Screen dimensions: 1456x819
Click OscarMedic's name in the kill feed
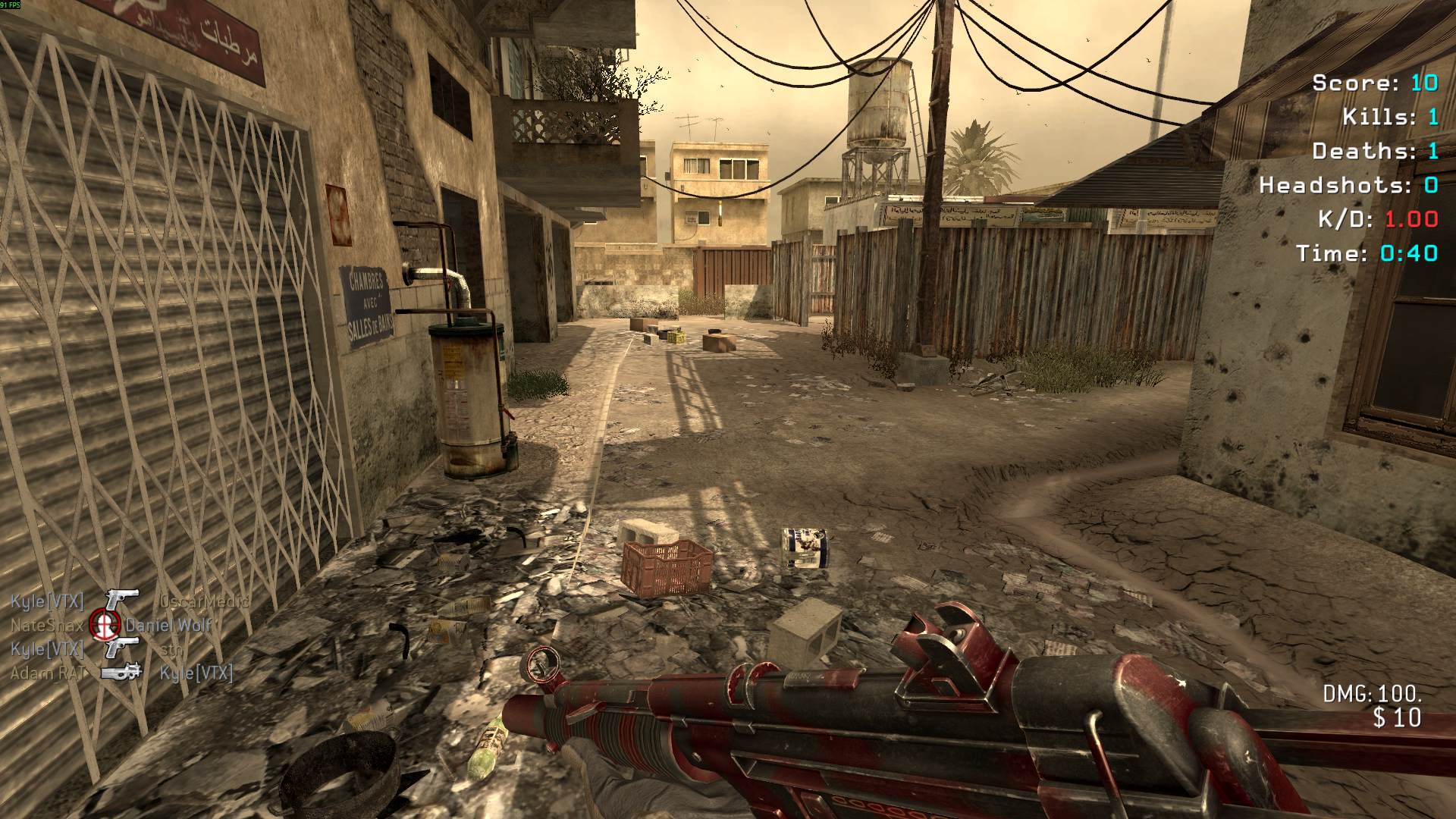(x=205, y=602)
